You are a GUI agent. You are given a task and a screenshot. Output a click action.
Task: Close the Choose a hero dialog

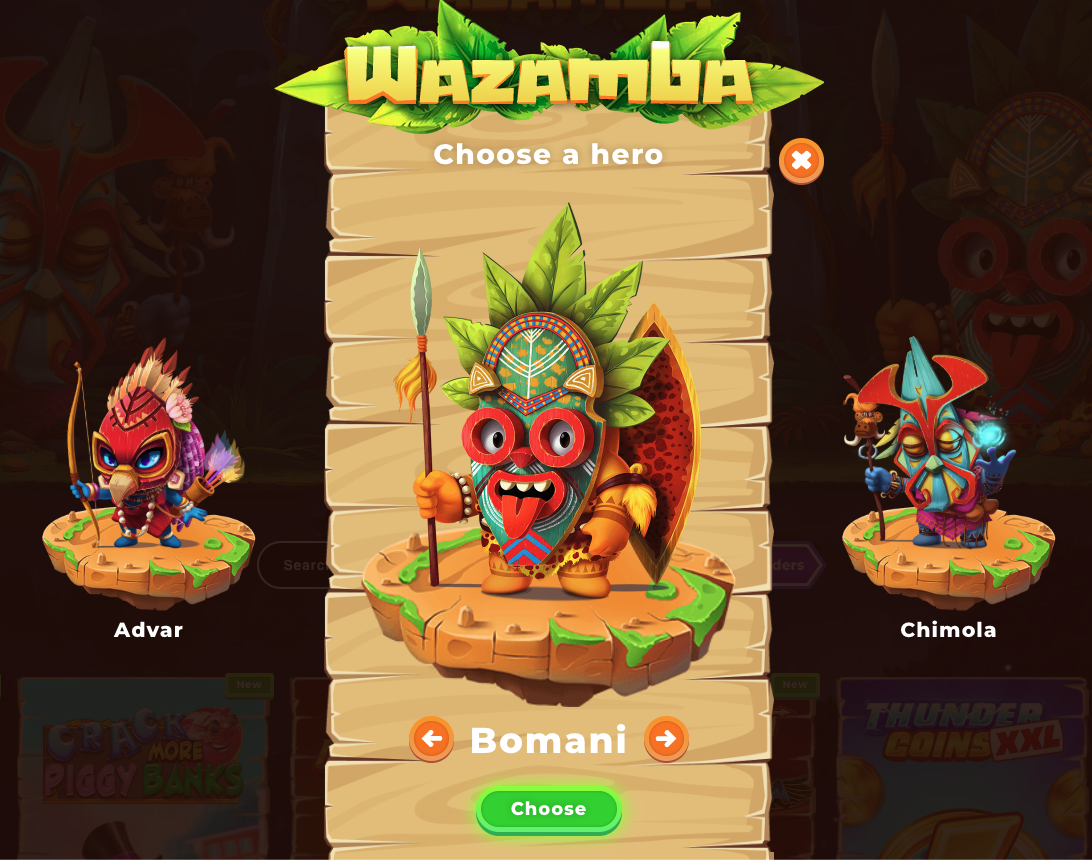(801, 160)
